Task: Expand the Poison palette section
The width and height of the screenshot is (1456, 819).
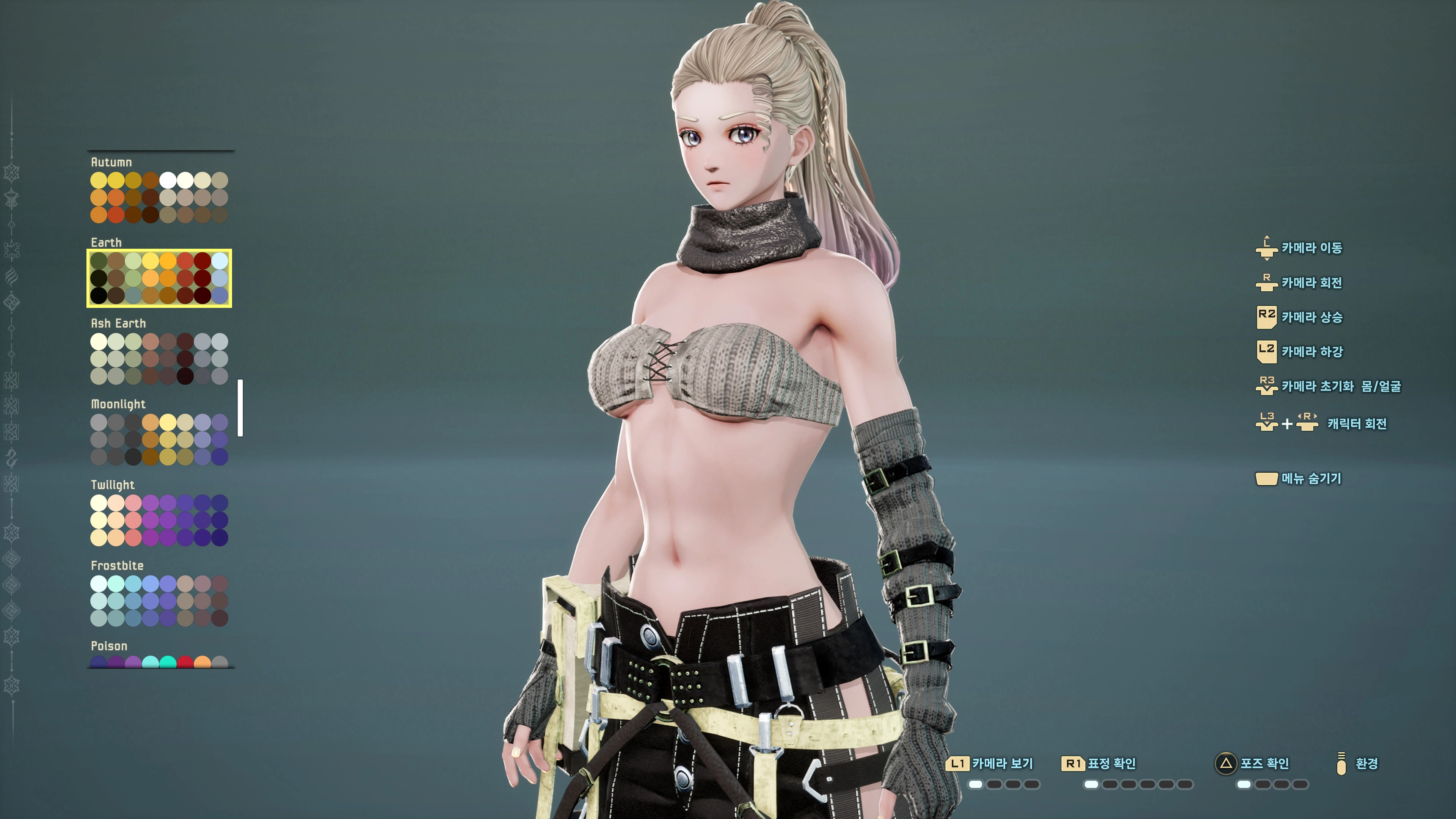Action: 109,645
